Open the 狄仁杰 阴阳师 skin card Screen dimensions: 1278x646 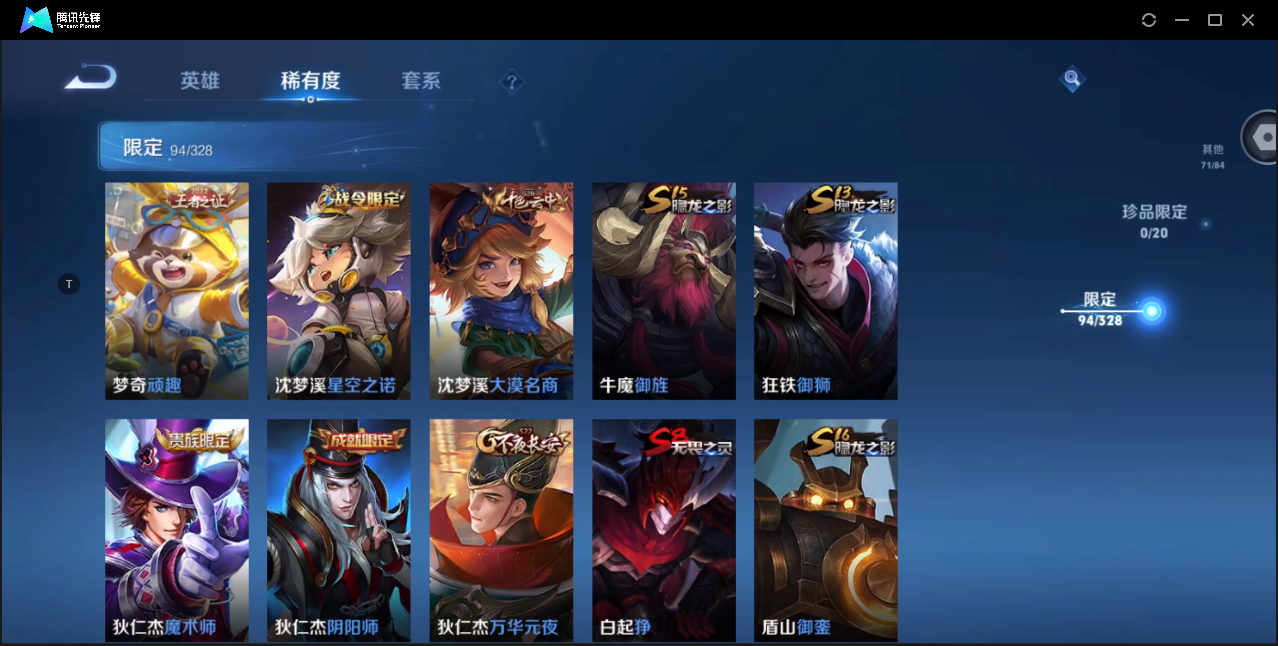click(x=339, y=530)
